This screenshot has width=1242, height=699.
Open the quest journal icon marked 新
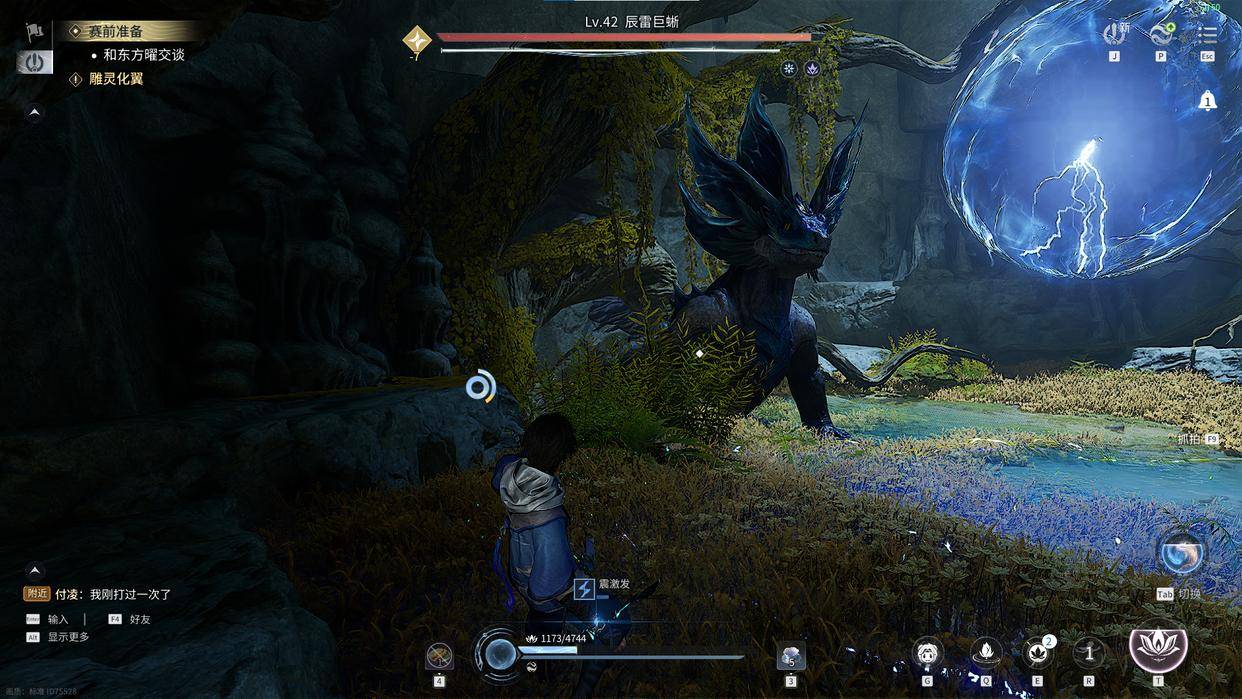(x=1114, y=34)
